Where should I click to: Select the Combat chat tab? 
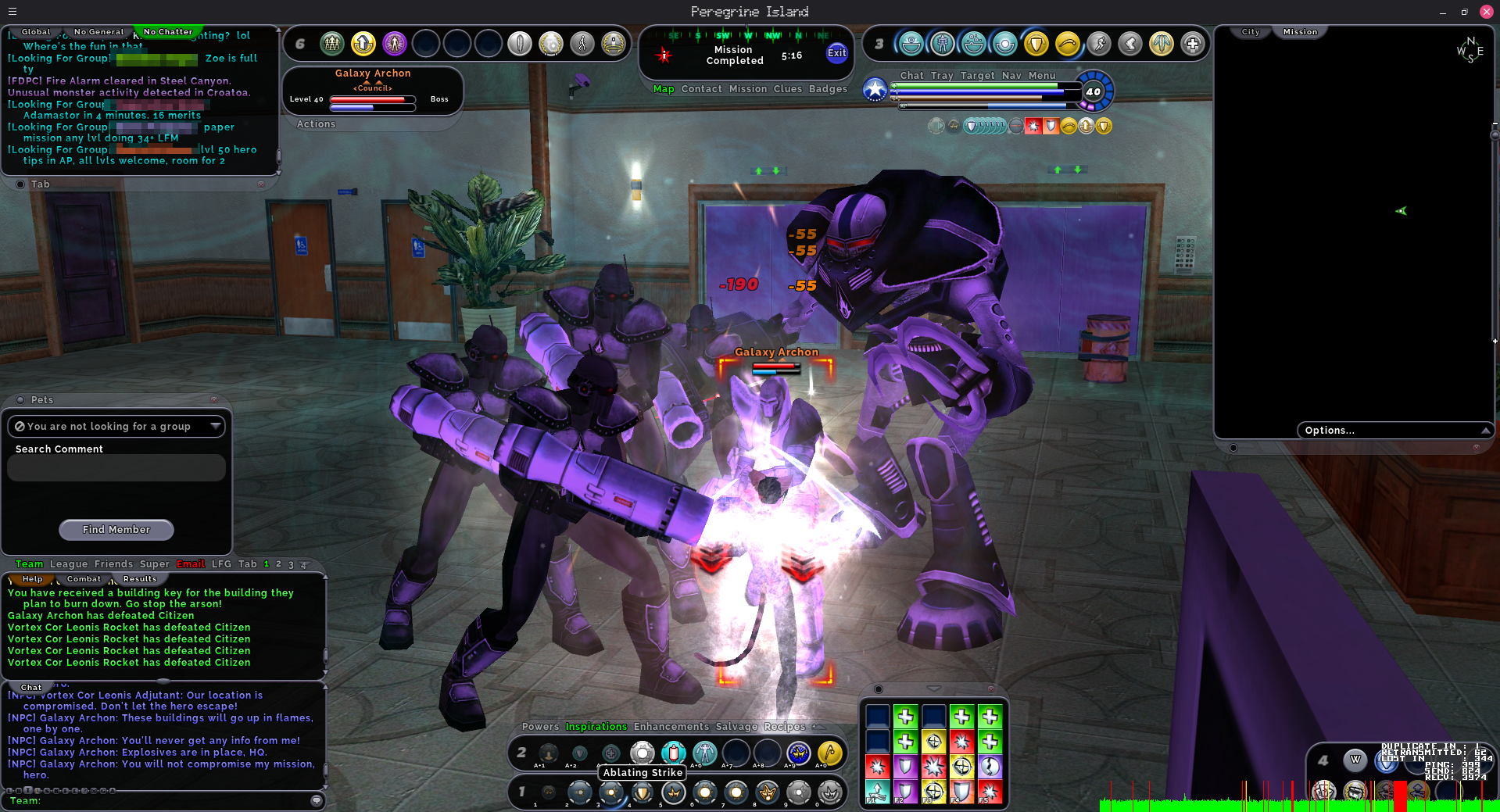point(84,579)
